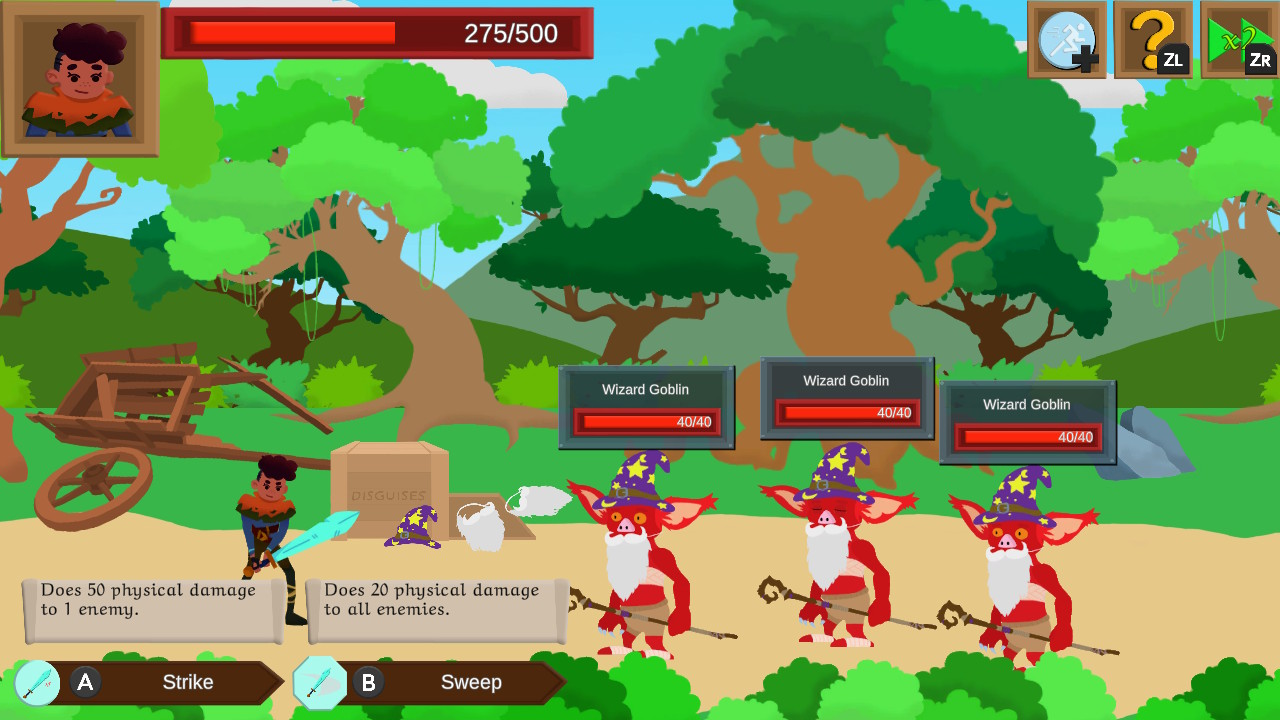The image size is (1280, 720).
Task: Select the Sweep sword icon
Action: (x=320, y=682)
